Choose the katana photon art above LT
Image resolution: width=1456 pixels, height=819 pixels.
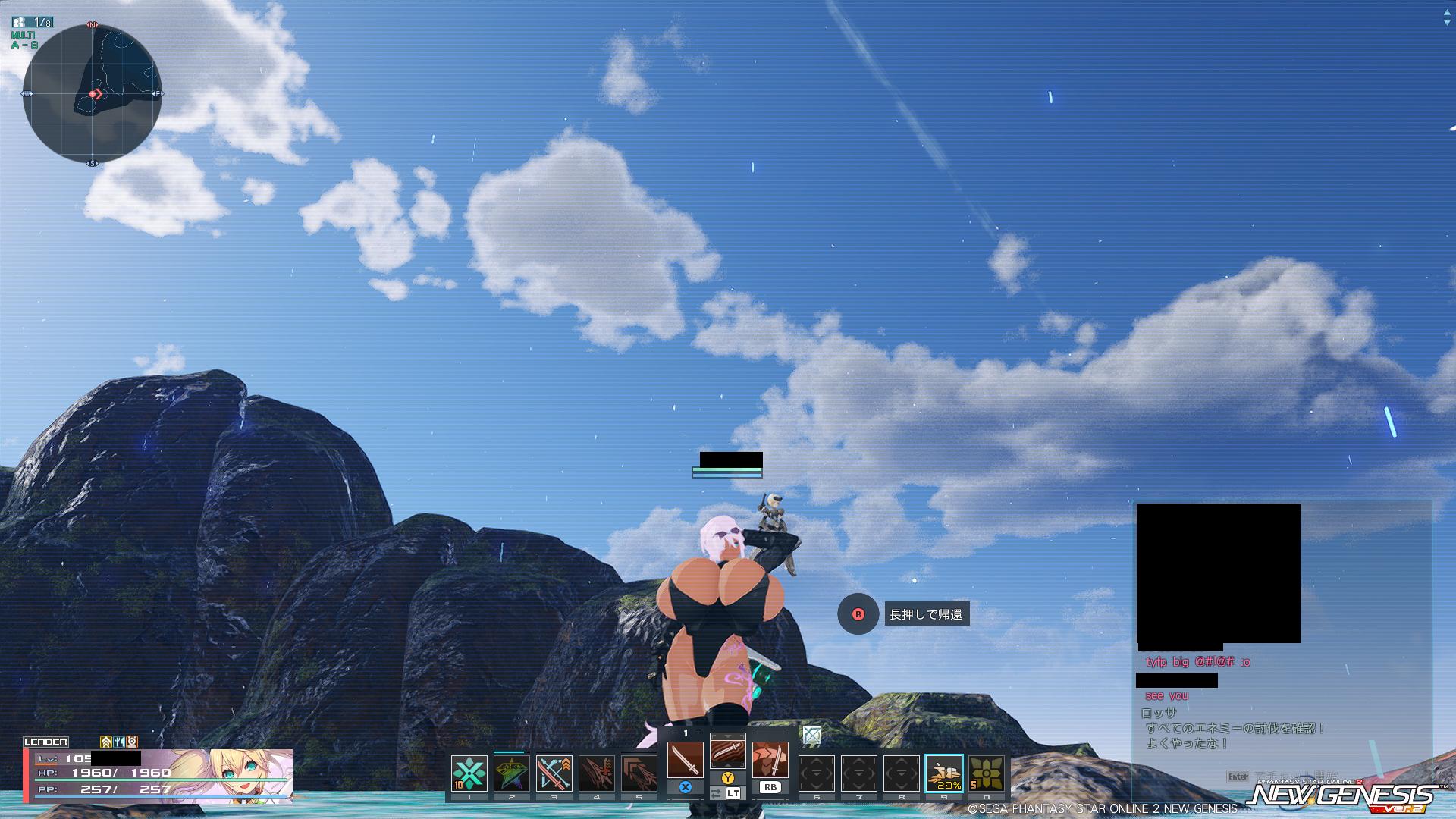[x=727, y=751]
